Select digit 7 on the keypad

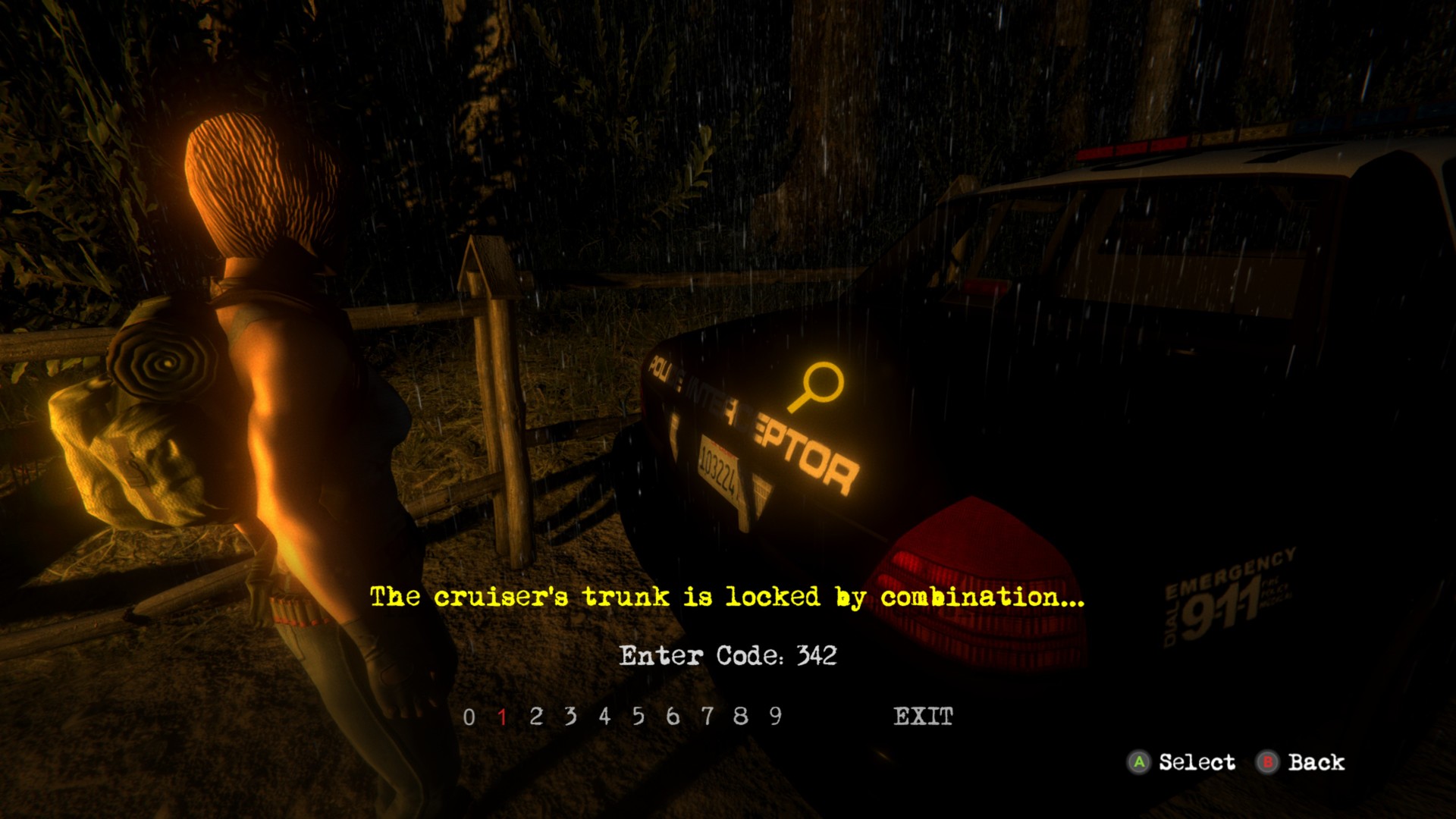point(708,715)
